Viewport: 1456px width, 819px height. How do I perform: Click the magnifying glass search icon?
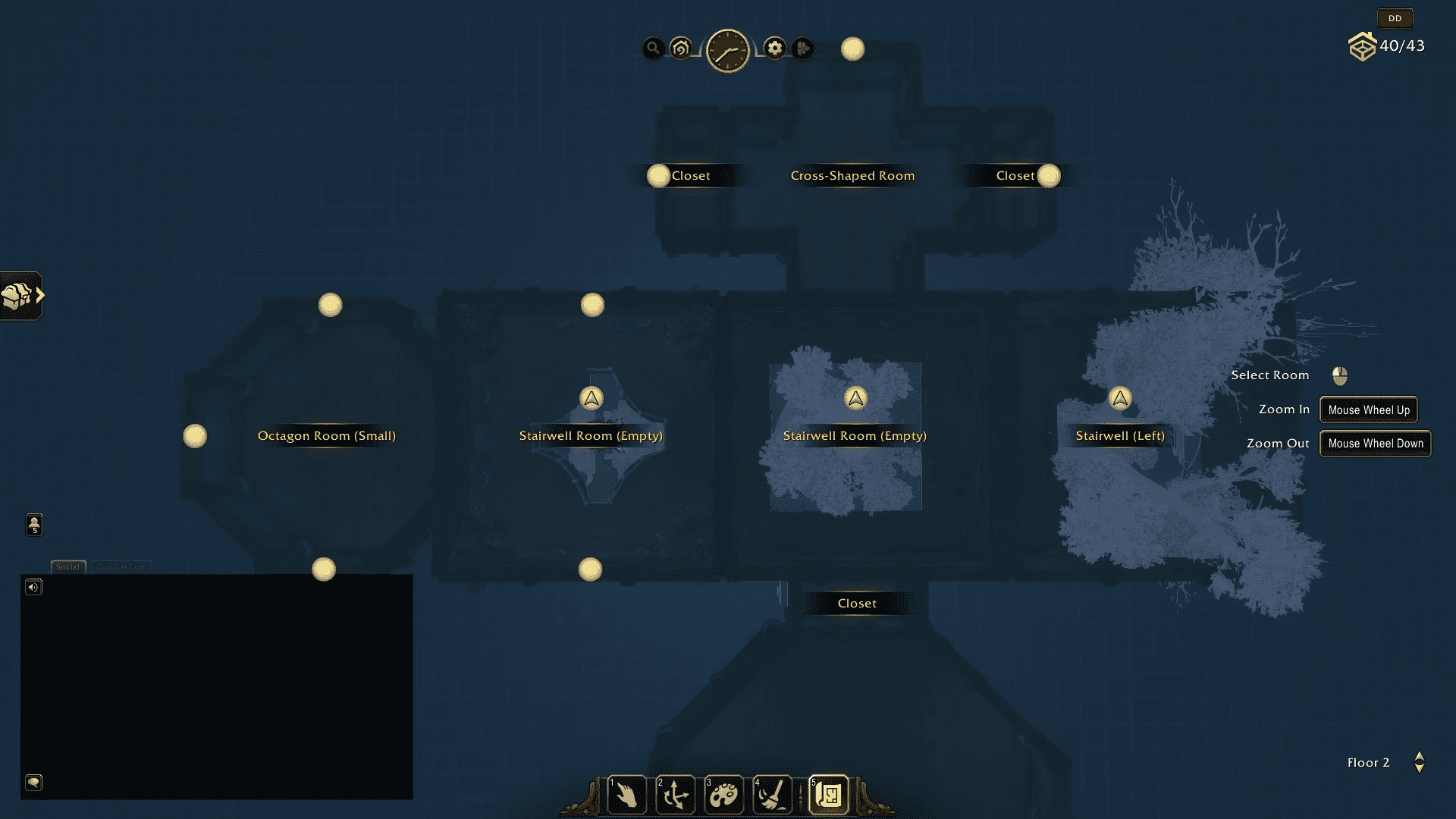coord(653,49)
